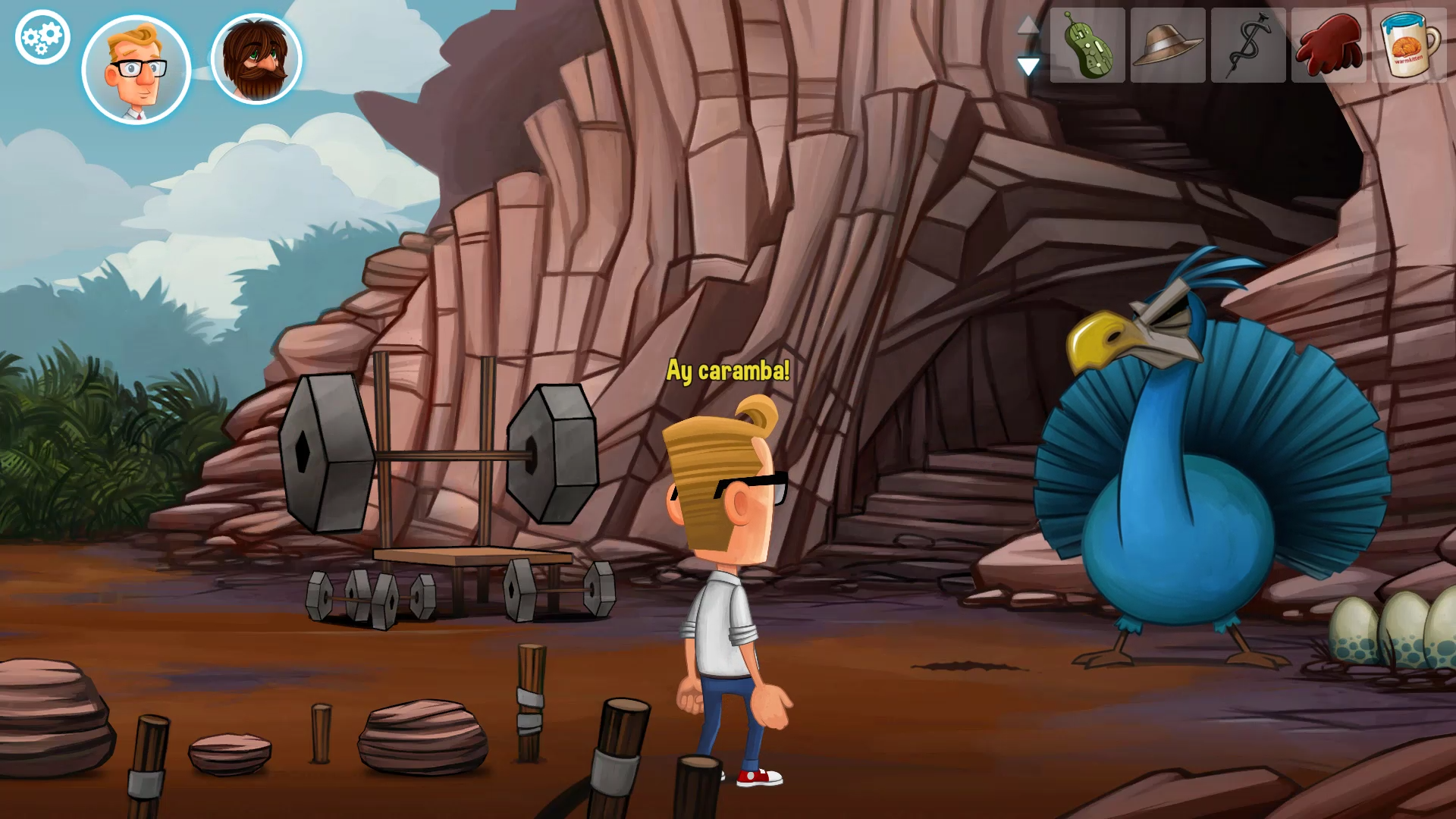Pick the fedora hat from inventory

(x=1167, y=45)
